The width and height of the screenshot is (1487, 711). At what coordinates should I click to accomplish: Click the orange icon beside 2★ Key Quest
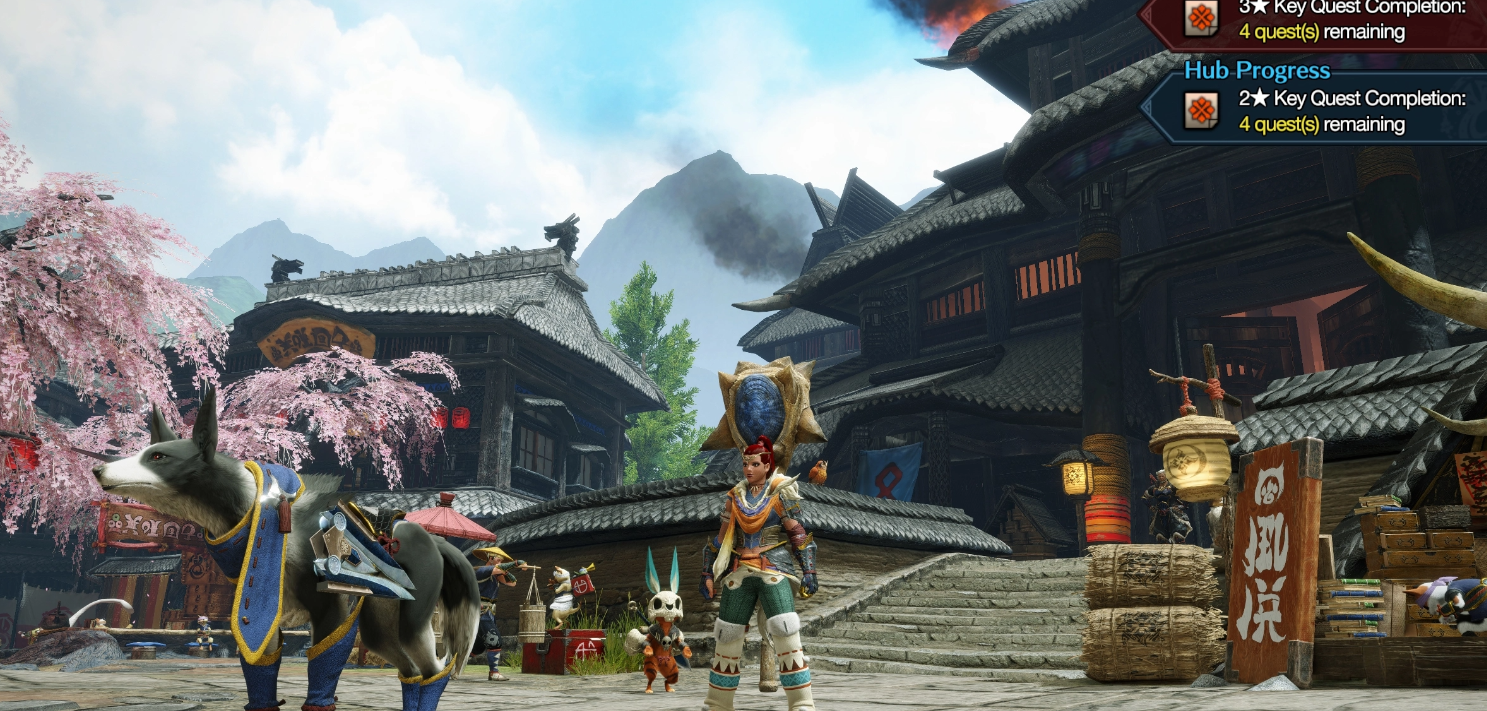[1201, 110]
